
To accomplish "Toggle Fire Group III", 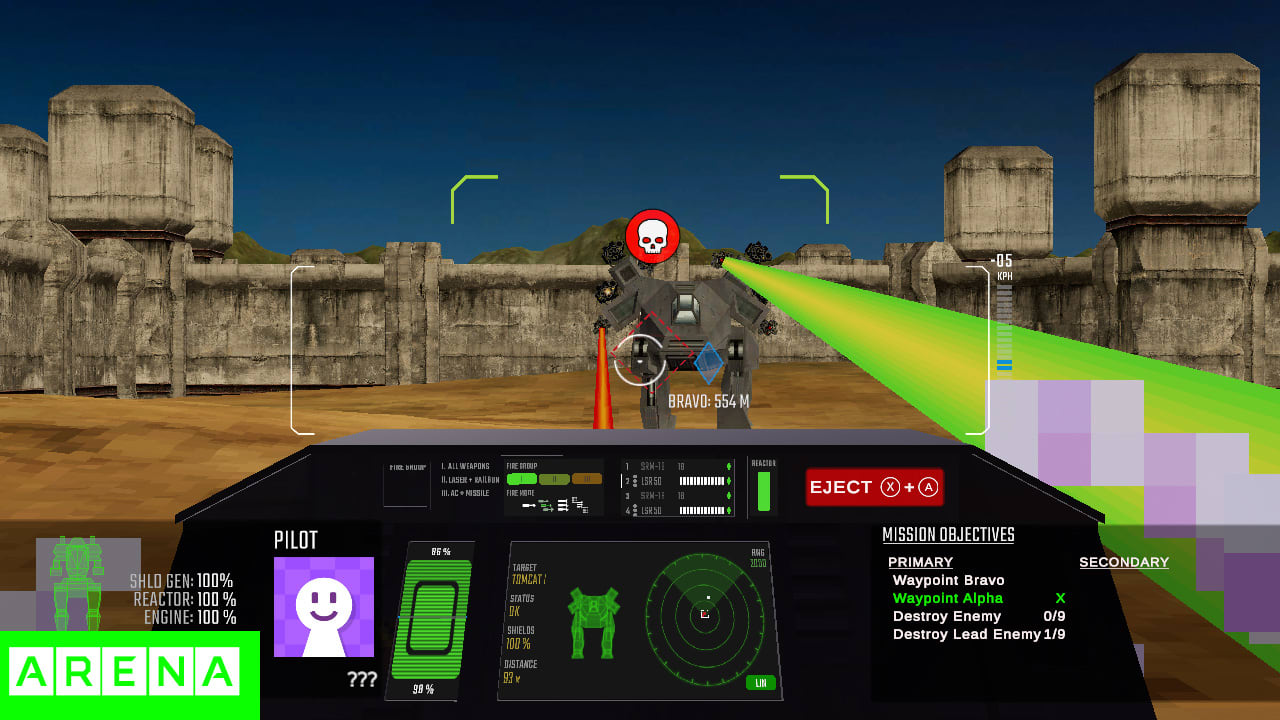I will [587, 479].
